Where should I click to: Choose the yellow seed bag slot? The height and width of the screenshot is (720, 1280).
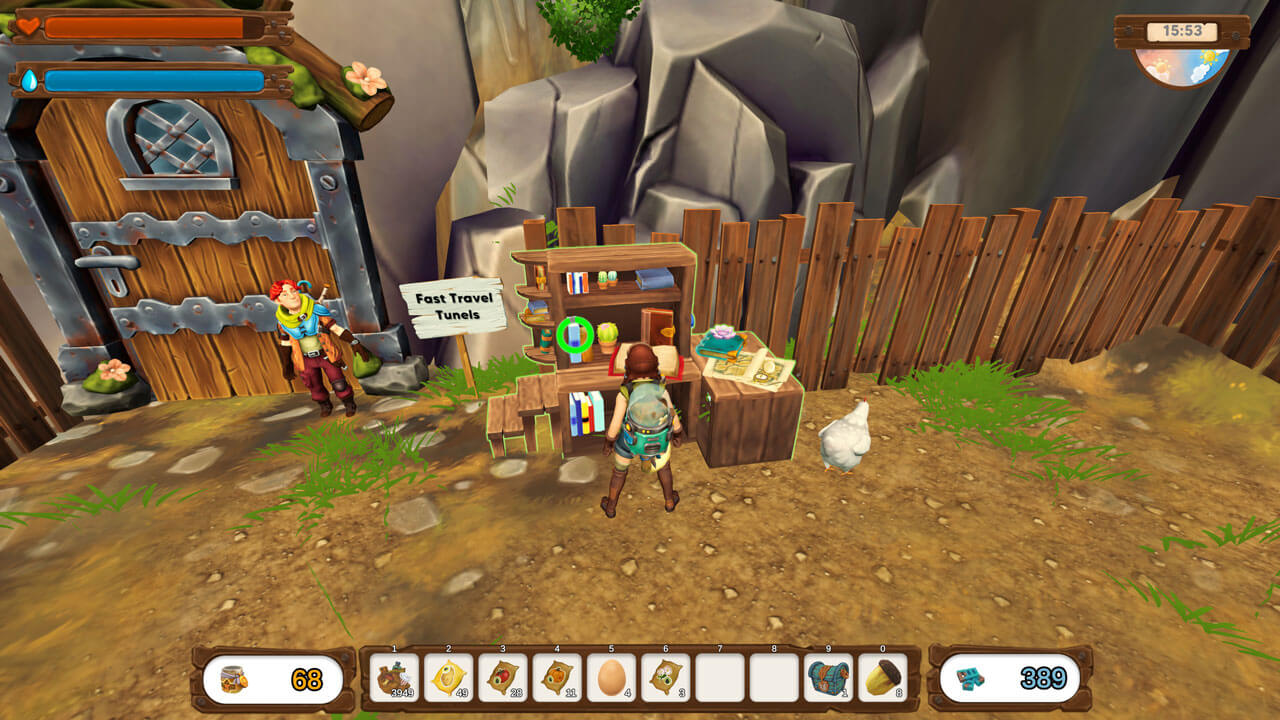[x=448, y=678]
